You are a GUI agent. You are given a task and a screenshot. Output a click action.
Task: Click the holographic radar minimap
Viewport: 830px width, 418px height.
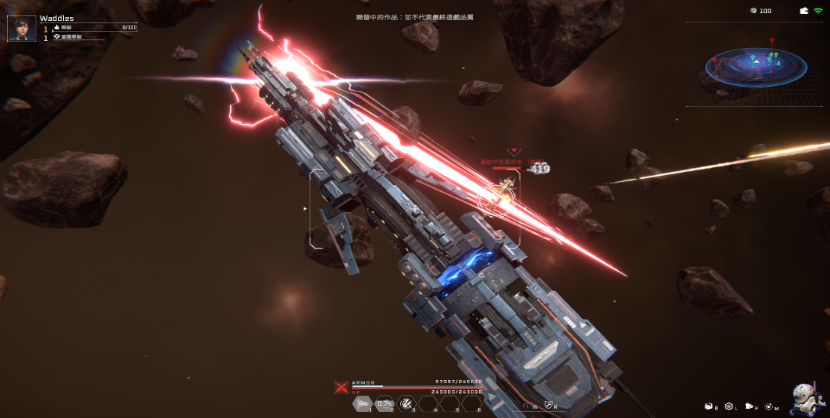click(x=755, y=64)
